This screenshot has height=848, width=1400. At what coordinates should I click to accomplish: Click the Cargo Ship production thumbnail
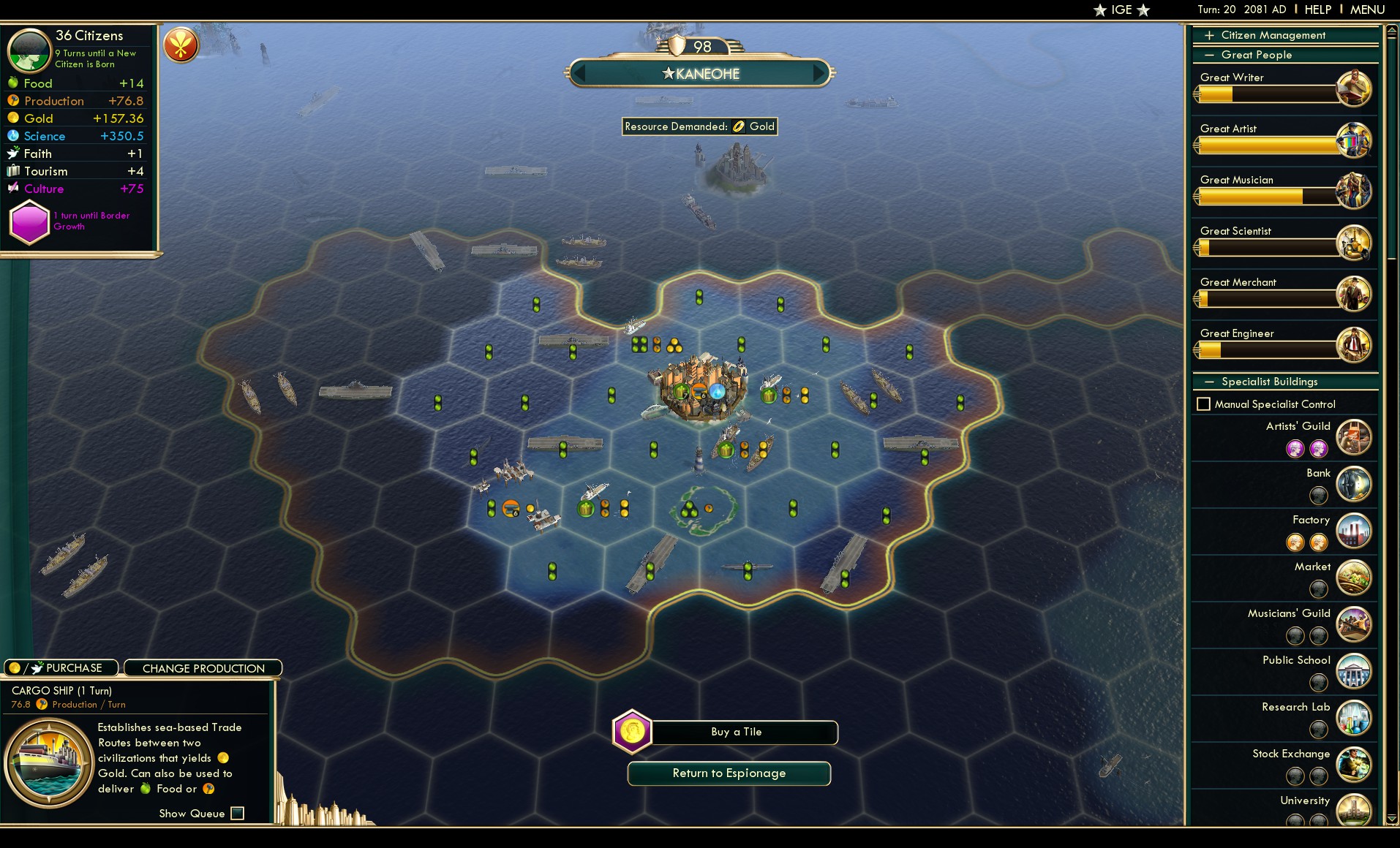[x=48, y=760]
